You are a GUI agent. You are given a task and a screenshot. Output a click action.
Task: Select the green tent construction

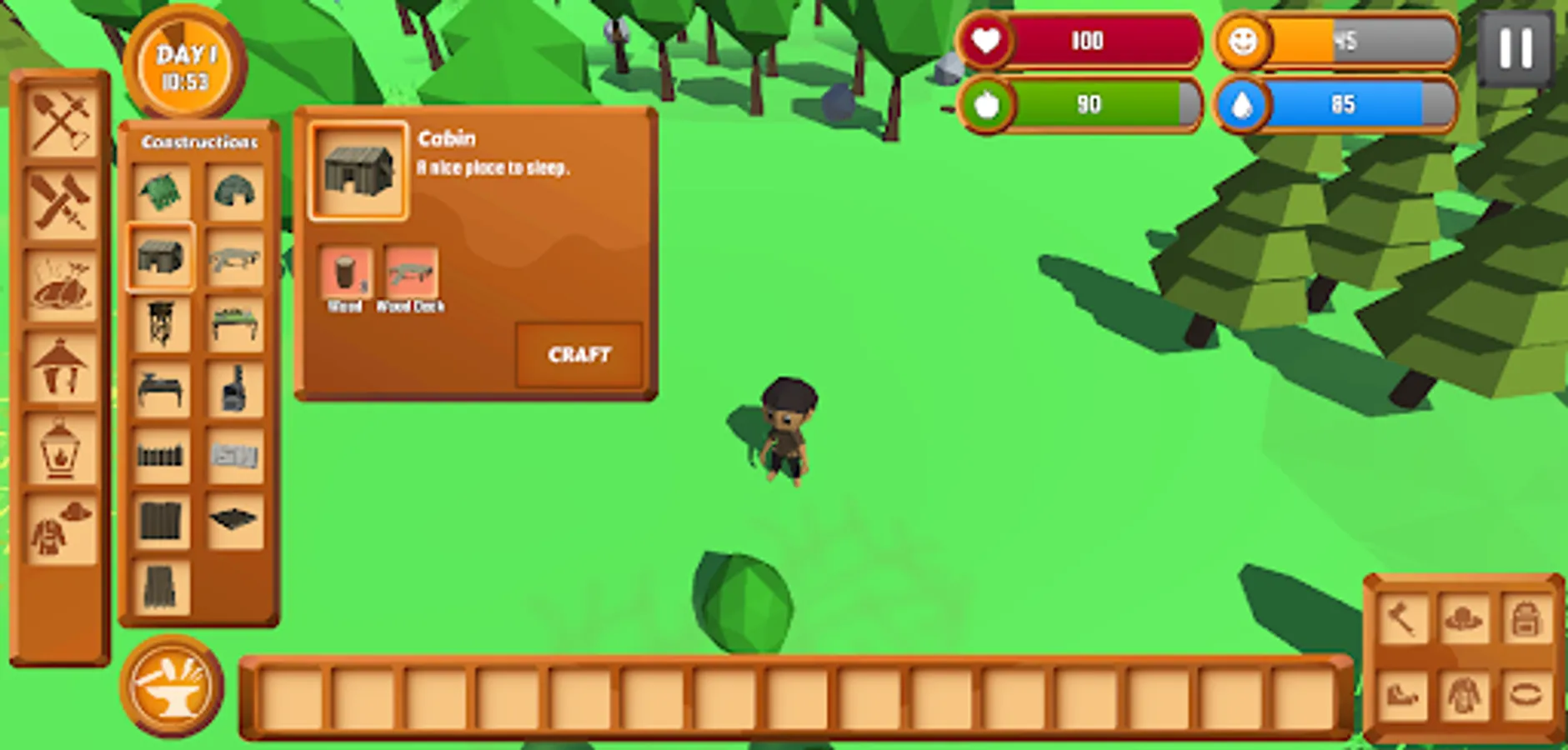[163, 193]
